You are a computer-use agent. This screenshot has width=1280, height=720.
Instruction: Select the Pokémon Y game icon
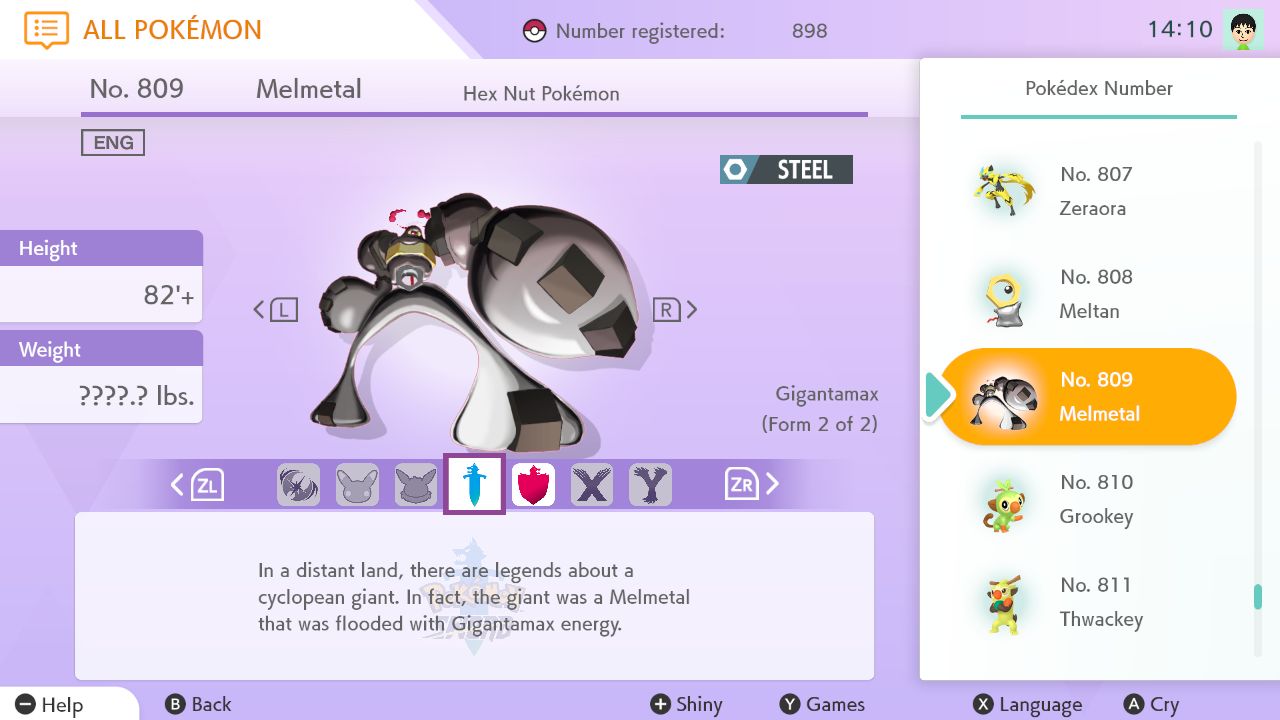point(651,483)
